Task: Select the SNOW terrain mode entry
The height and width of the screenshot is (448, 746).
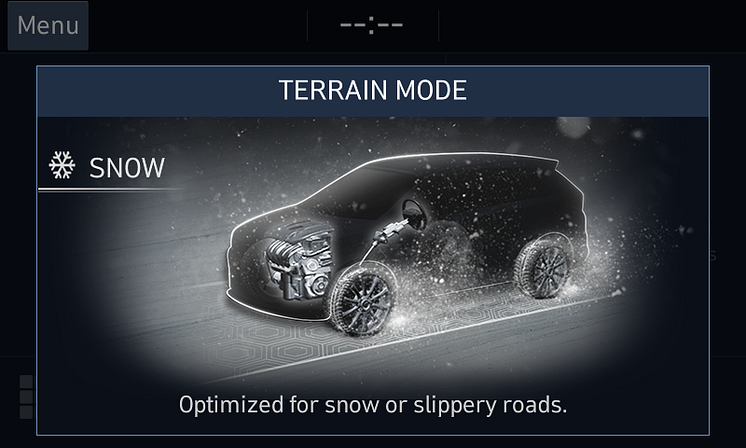Action: pos(108,167)
